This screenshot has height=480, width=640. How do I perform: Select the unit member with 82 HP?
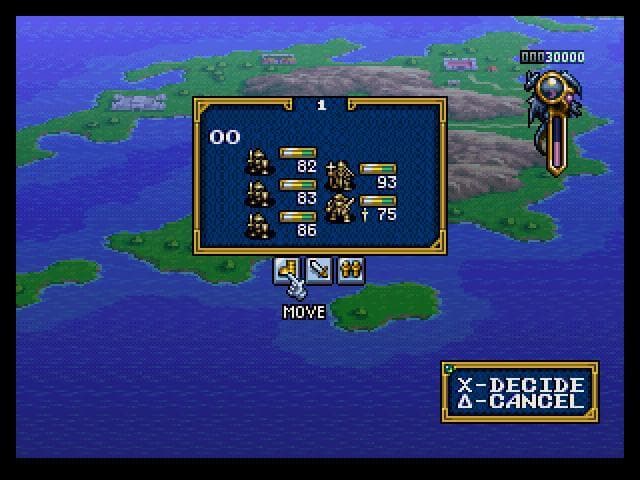click(258, 162)
